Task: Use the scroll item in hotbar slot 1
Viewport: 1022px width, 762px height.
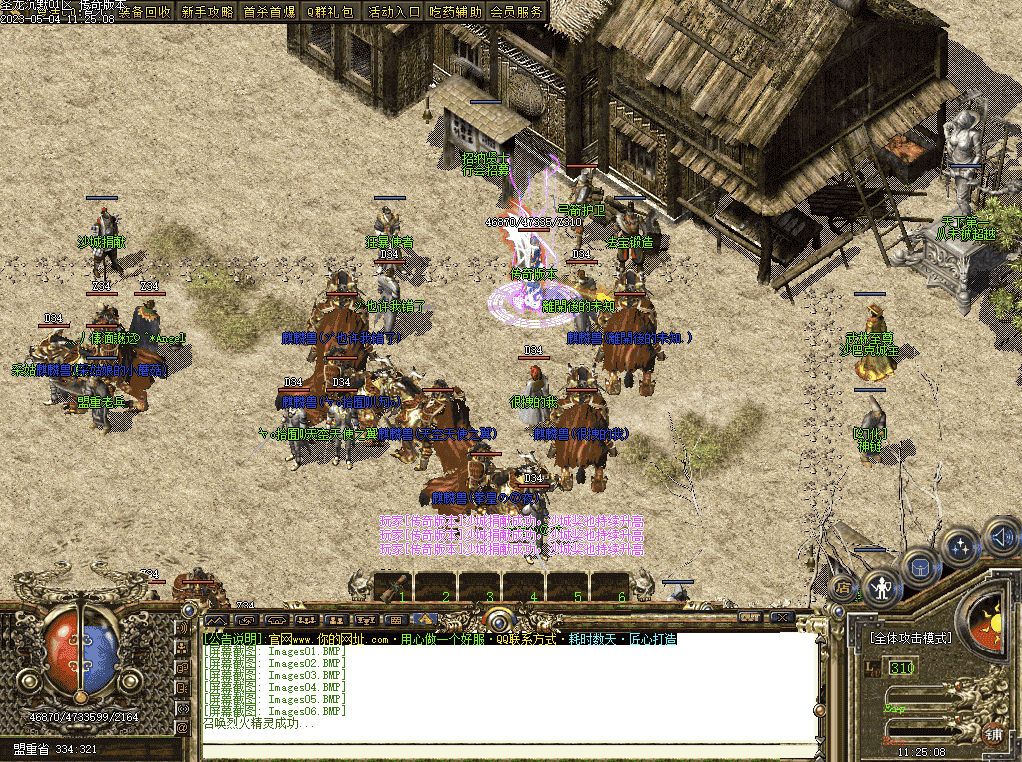Action: (x=394, y=583)
